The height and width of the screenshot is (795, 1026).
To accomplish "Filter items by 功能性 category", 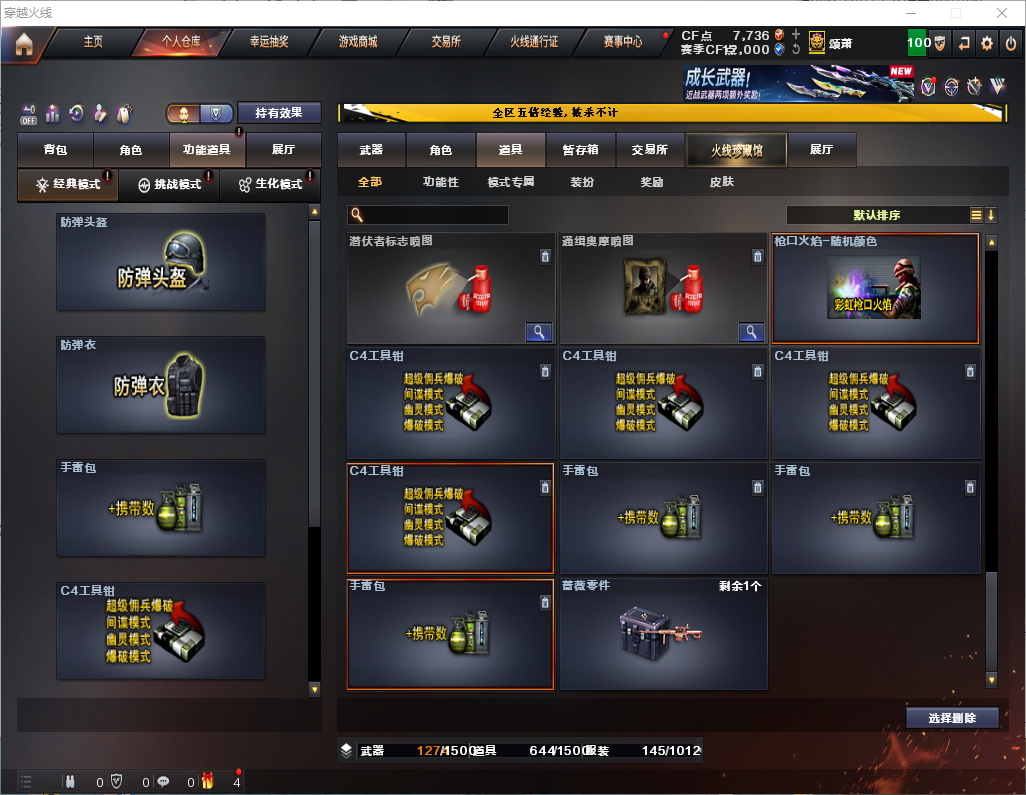I will 440,182.
